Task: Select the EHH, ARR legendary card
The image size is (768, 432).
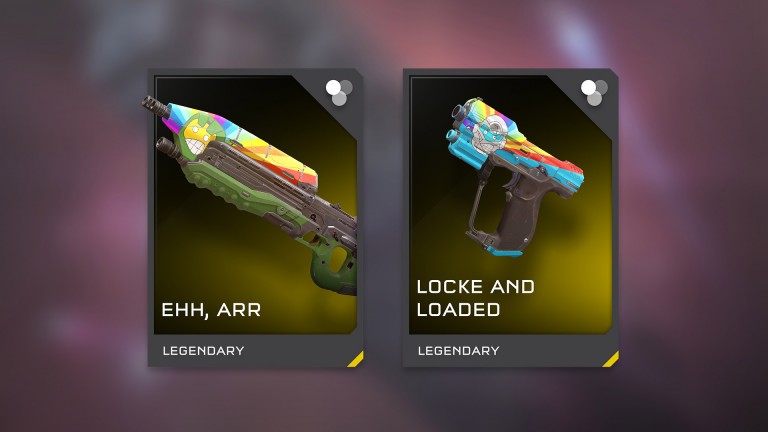Action: (x=256, y=216)
